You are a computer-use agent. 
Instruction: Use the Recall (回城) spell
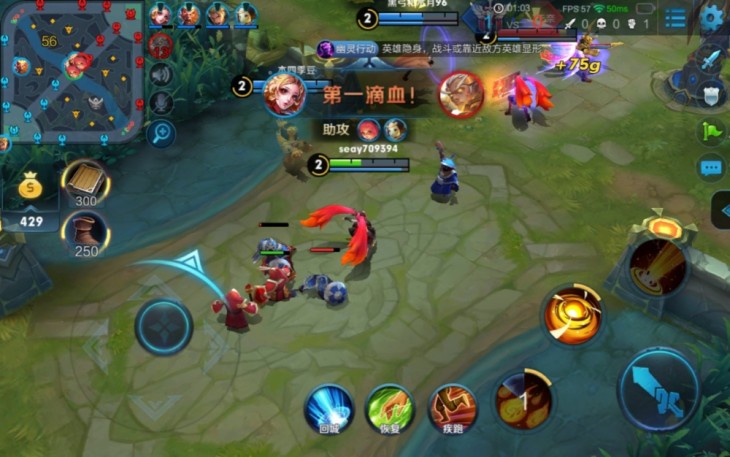coord(329,409)
